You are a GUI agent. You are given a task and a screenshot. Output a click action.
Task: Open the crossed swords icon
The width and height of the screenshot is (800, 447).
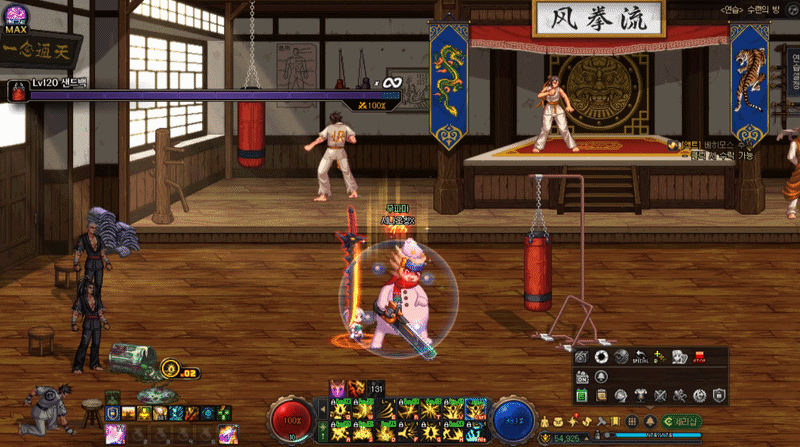pos(660,396)
